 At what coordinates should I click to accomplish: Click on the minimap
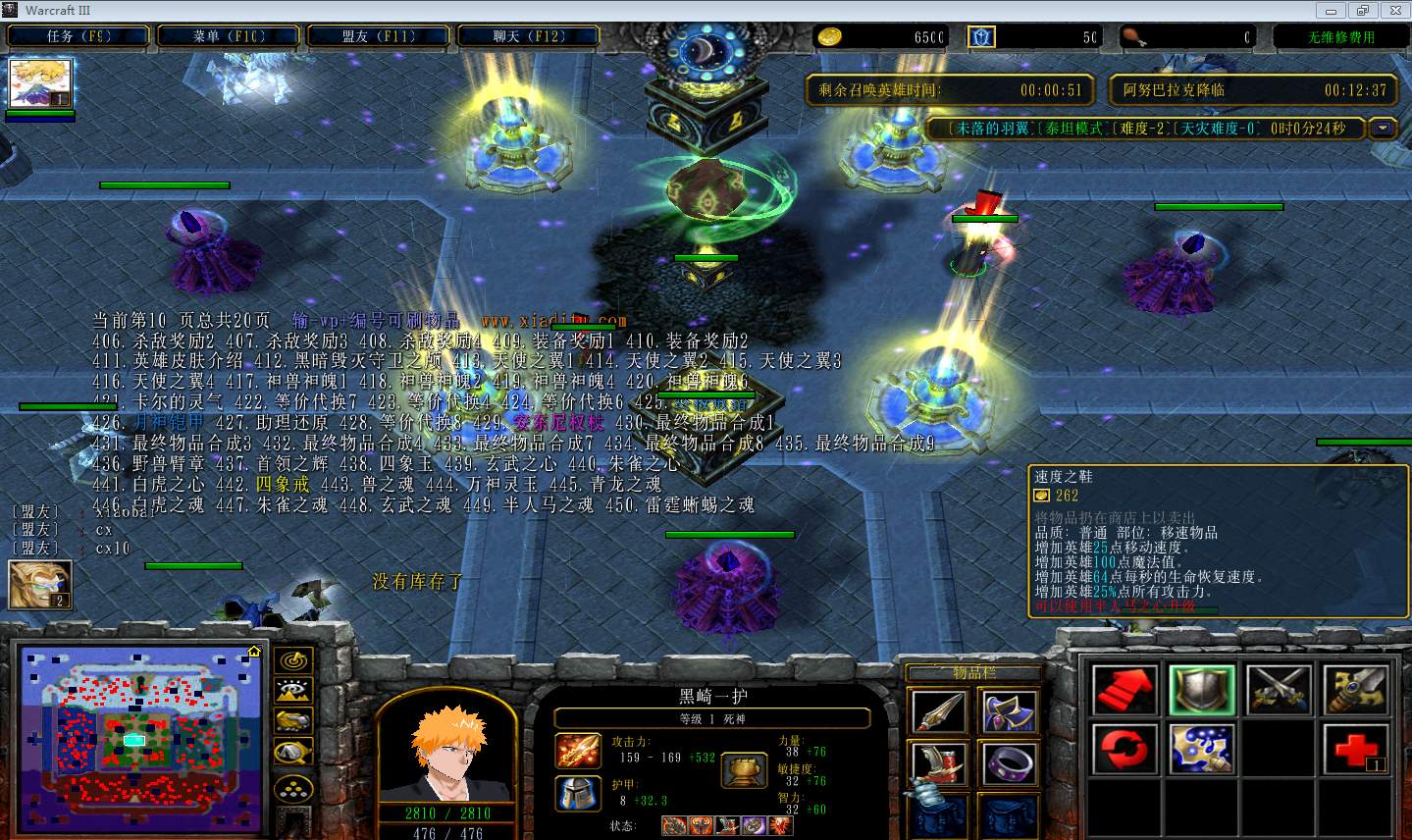(136, 738)
